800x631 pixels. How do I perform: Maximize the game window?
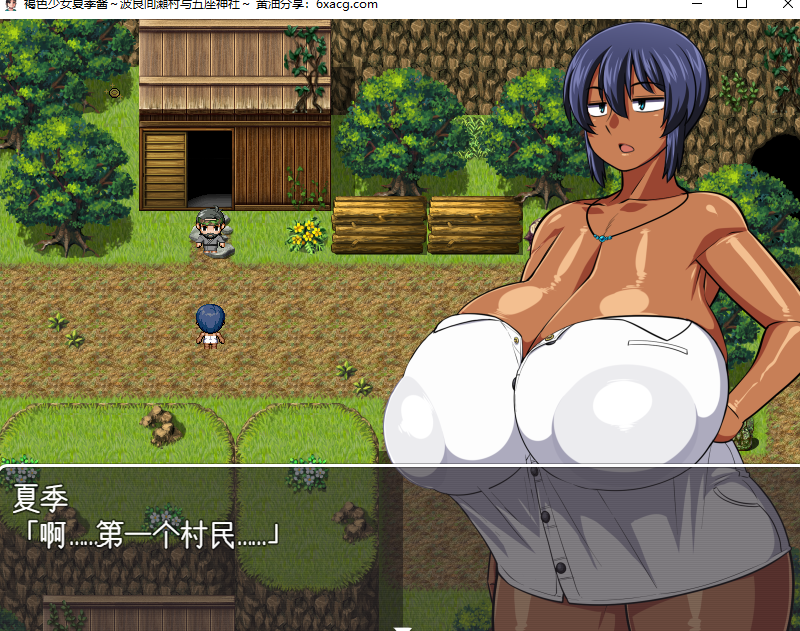coord(742,4)
